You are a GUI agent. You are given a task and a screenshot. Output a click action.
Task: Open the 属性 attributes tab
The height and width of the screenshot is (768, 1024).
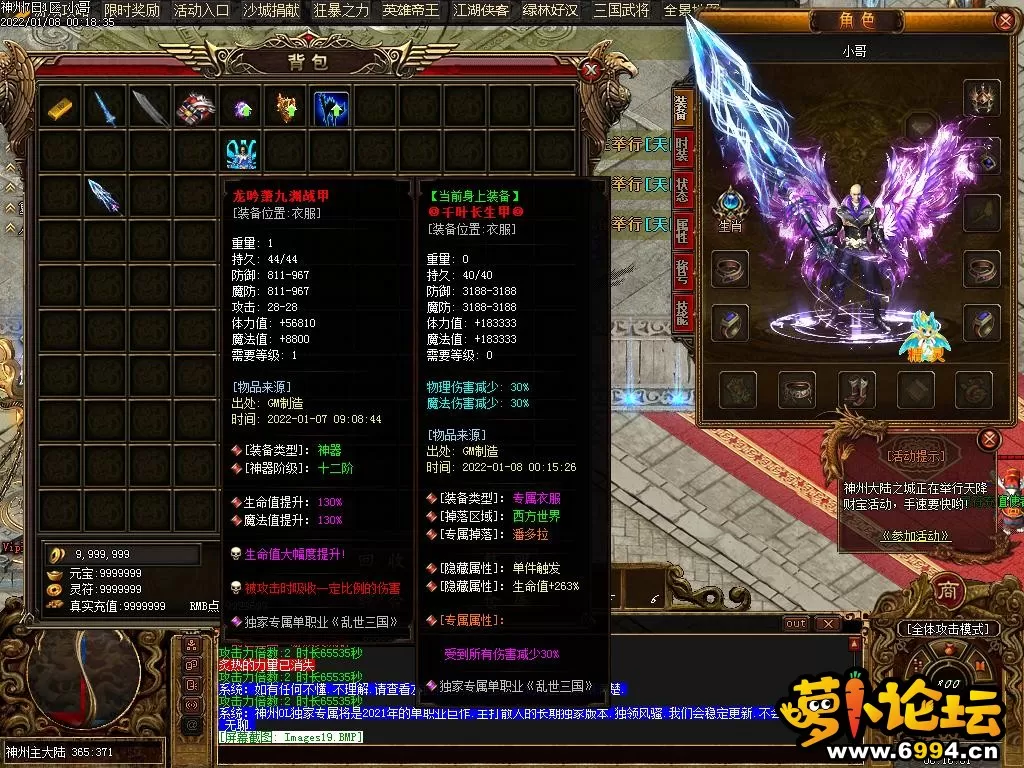click(682, 232)
